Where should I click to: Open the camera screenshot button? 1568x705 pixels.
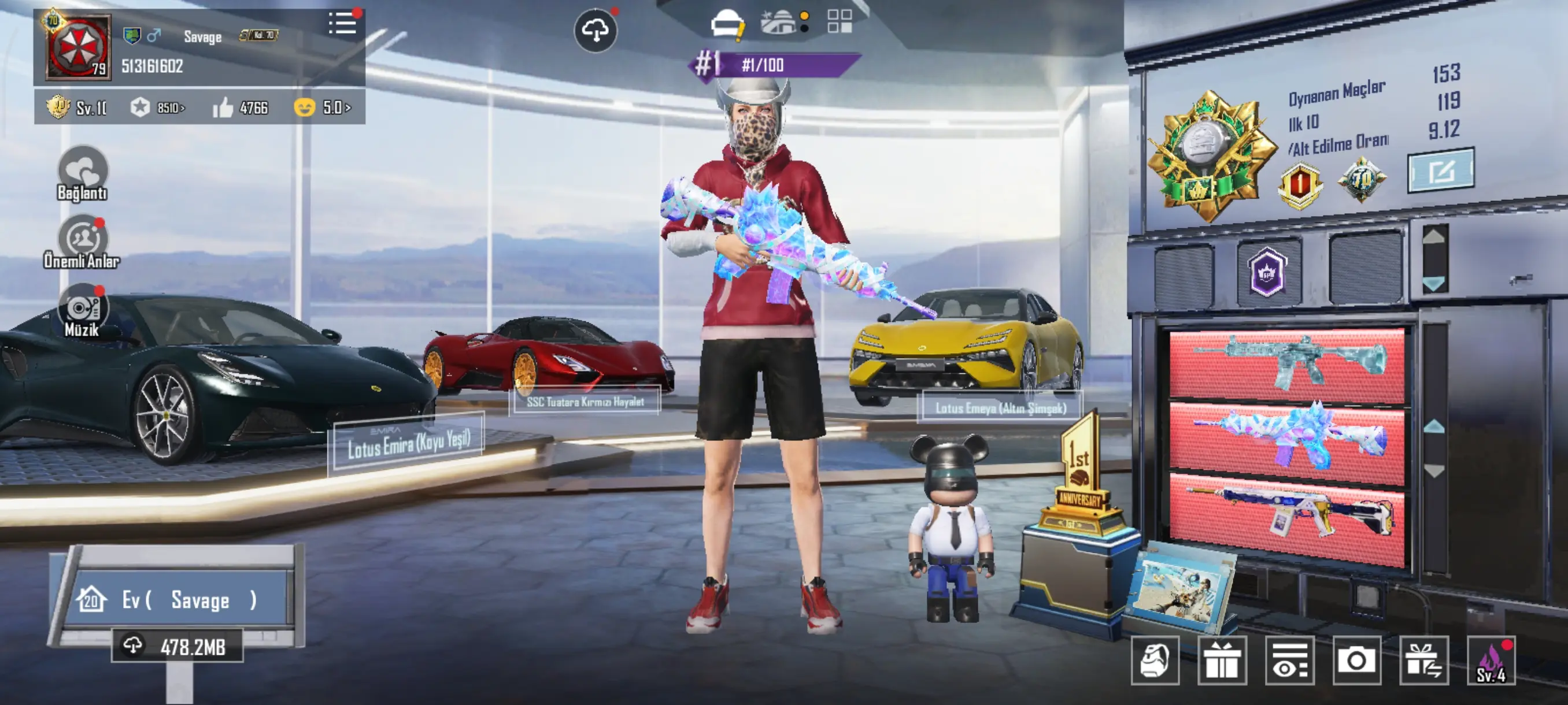click(1356, 661)
